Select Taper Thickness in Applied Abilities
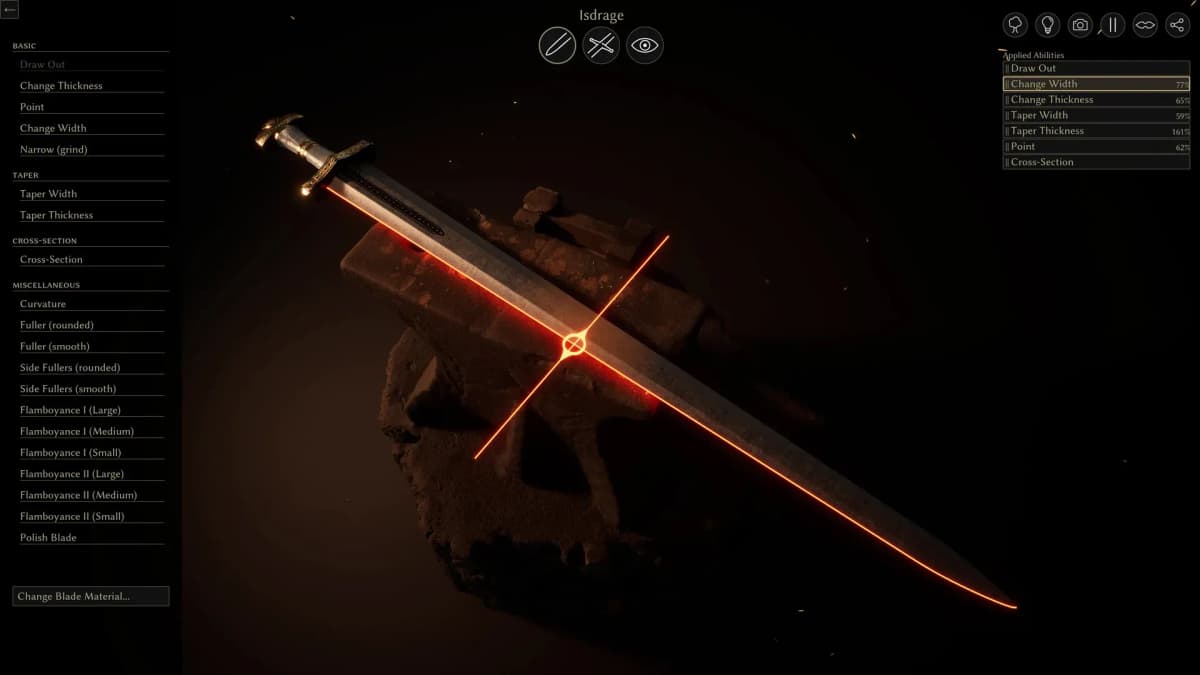Viewport: 1200px width, 675px height. click(1096, 131)
